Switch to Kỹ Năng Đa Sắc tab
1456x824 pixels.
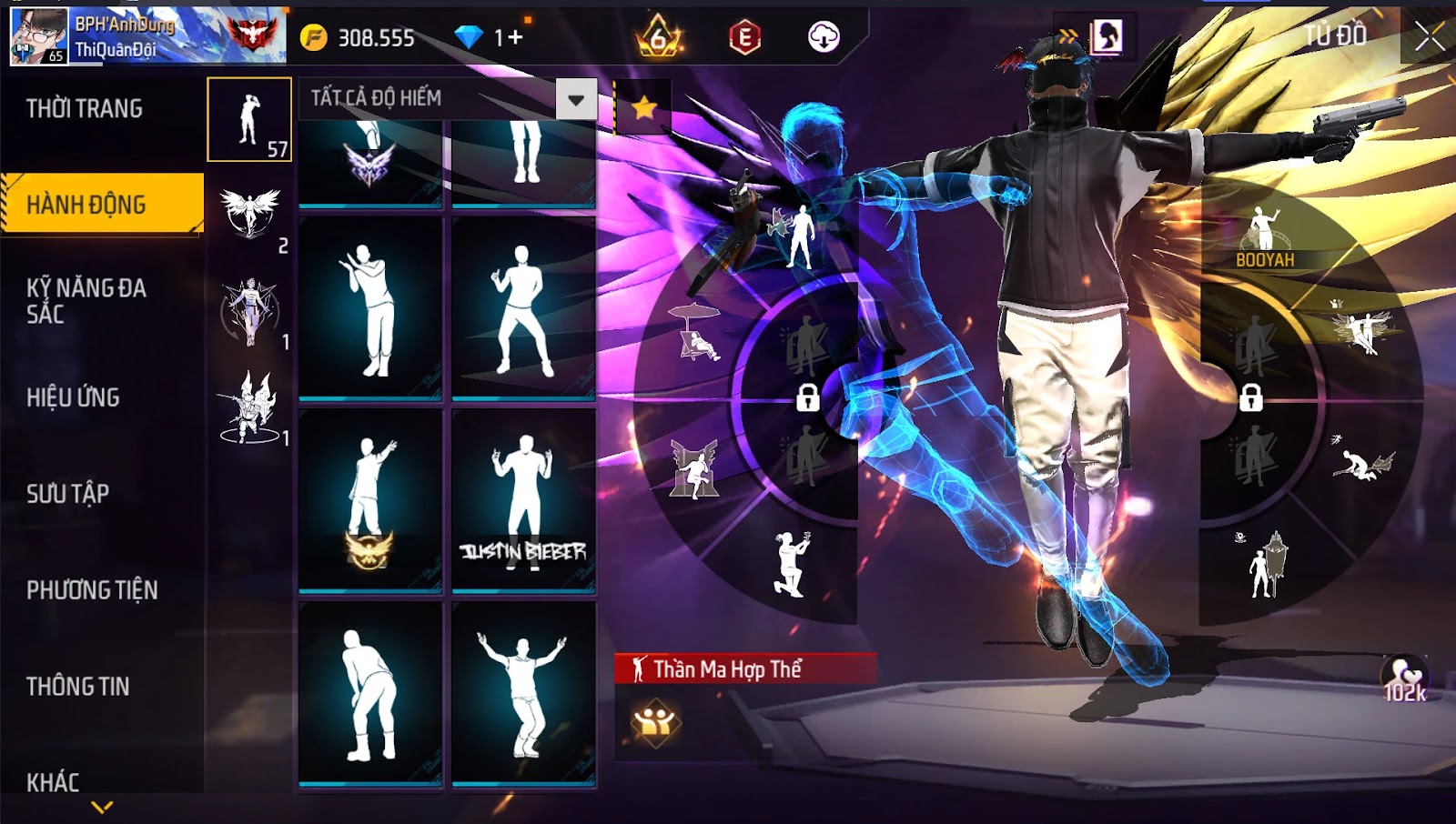coord(86,301)
